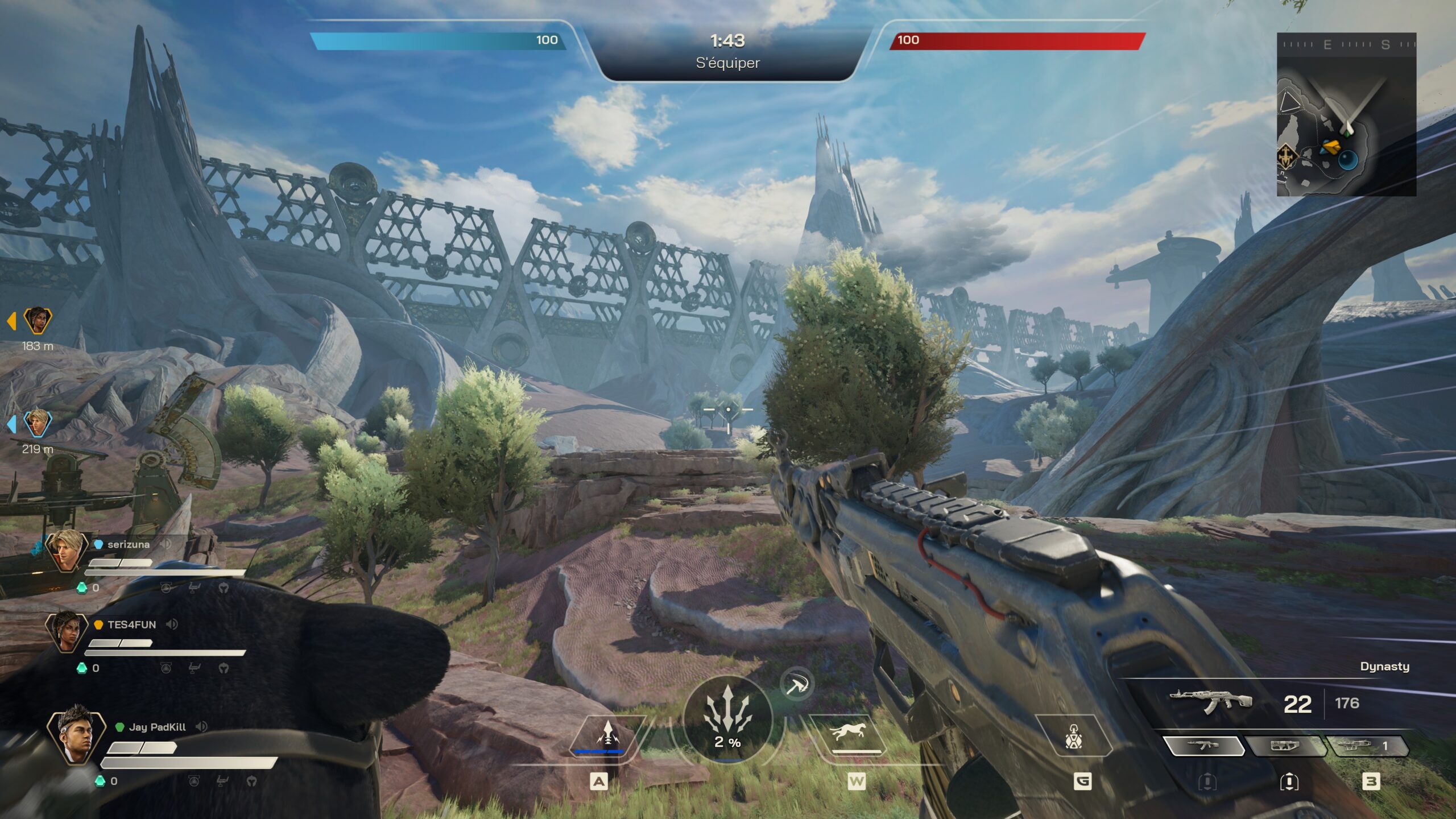
Task: Click the pickaxe swing melee icon
Action: click(x=796, y=685)
